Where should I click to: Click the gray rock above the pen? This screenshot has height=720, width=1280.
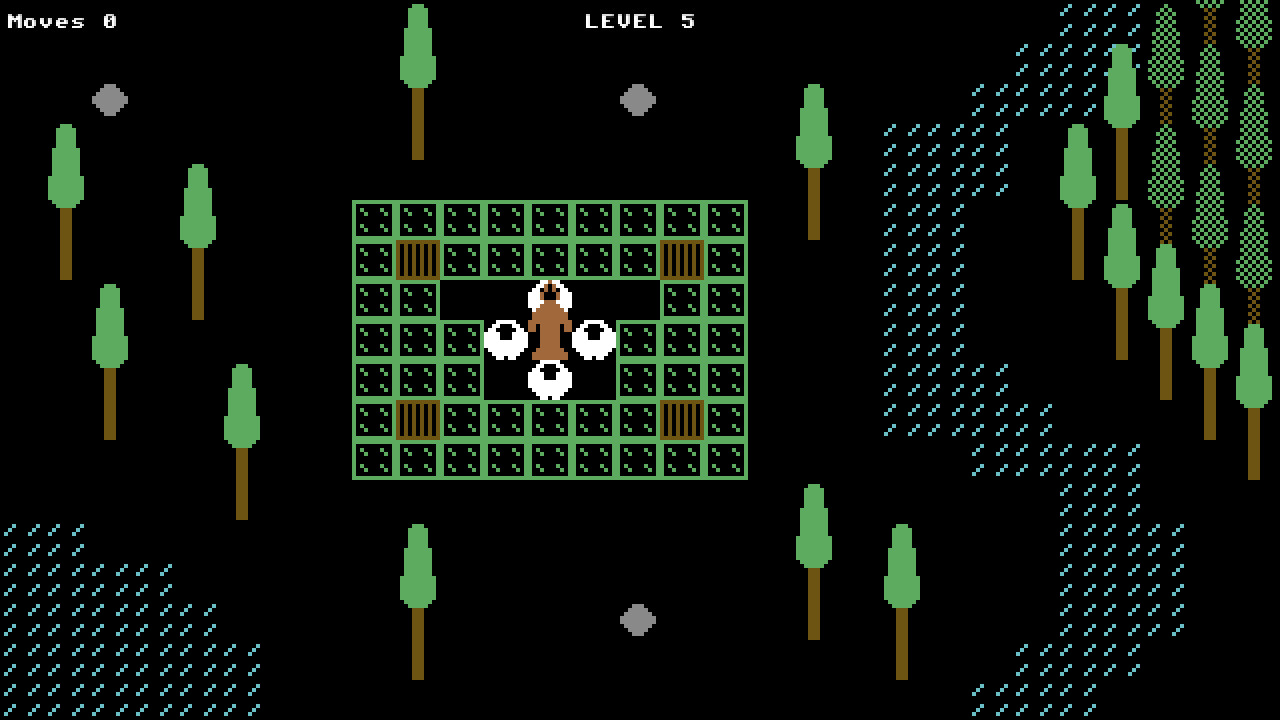[x=636, y=100]
